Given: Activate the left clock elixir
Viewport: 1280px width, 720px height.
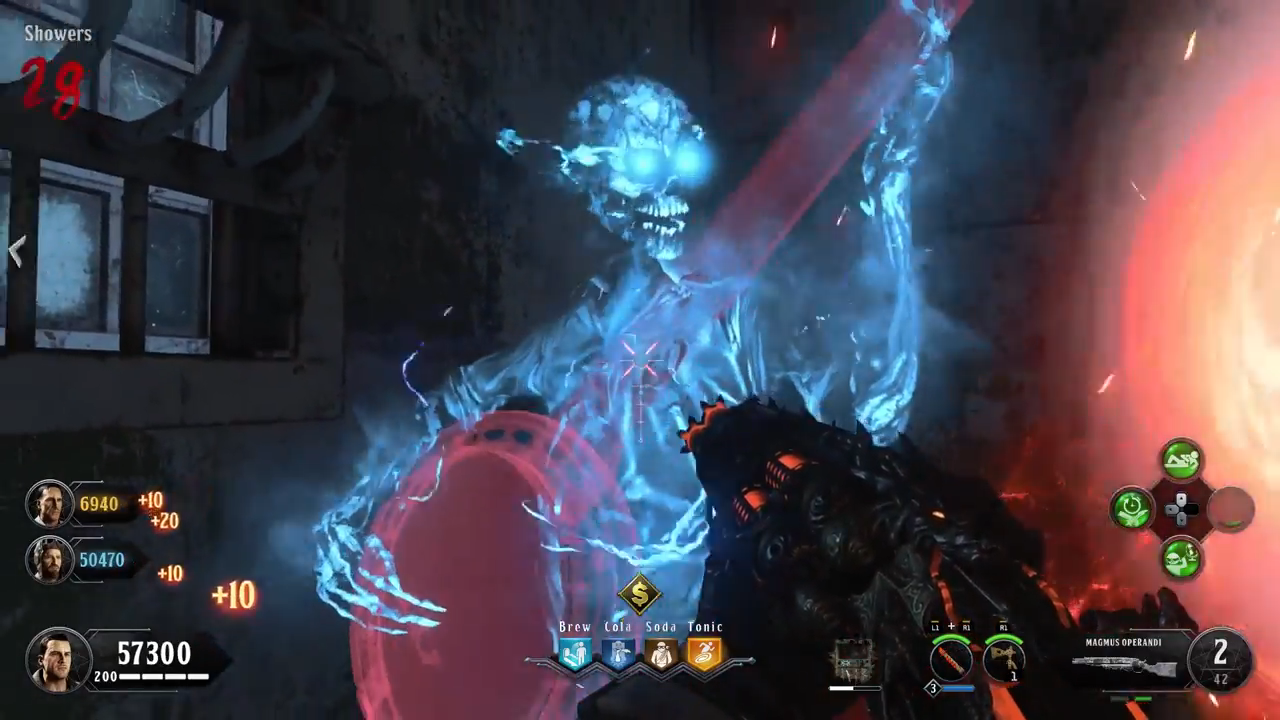Looking at the screenshot, I should 1132,508.
